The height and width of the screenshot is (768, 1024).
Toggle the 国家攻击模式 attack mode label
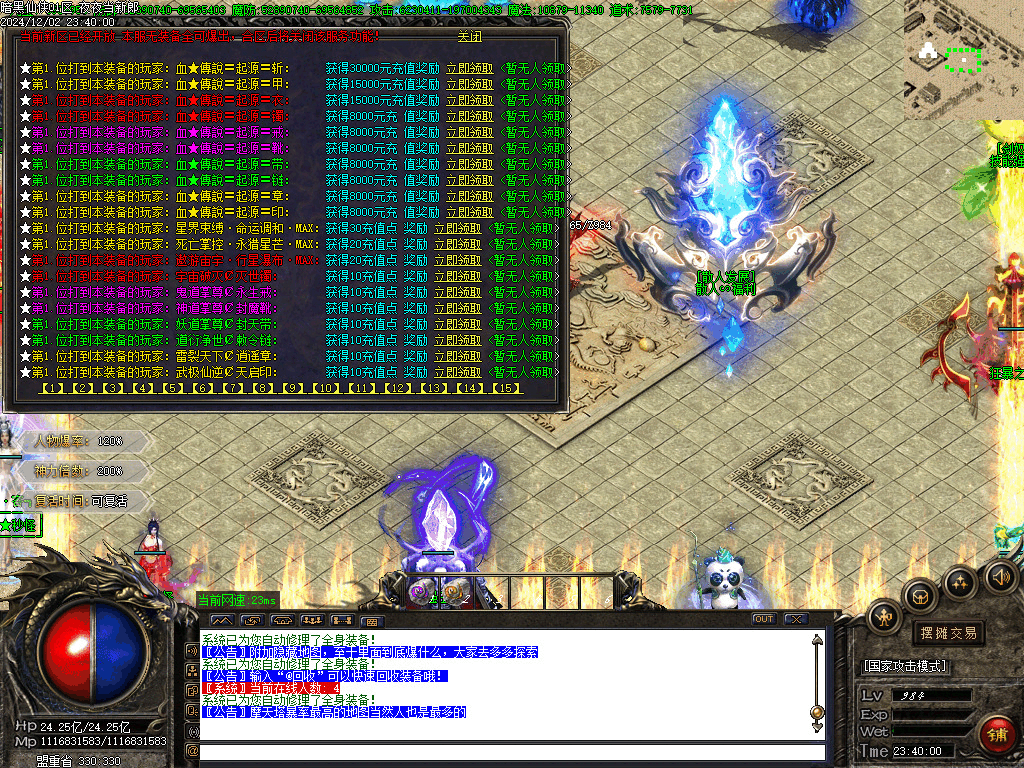[x=905, y=666]
